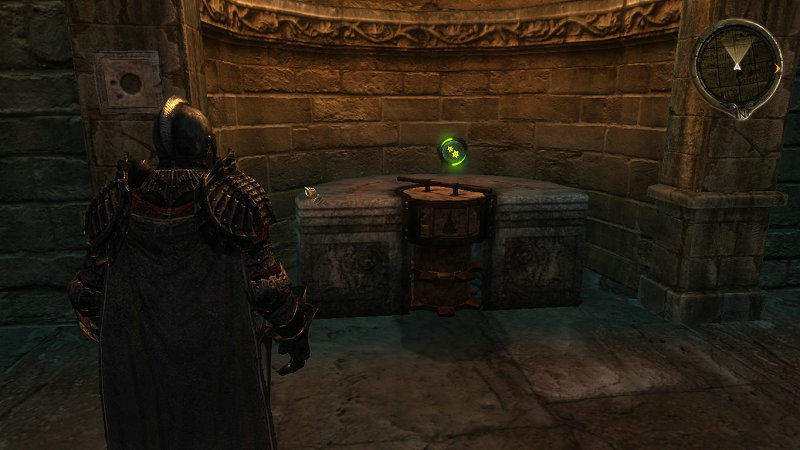Click the yellow arrow on the minimap rim
Viewport: 800px width, 450px height.
777,68
